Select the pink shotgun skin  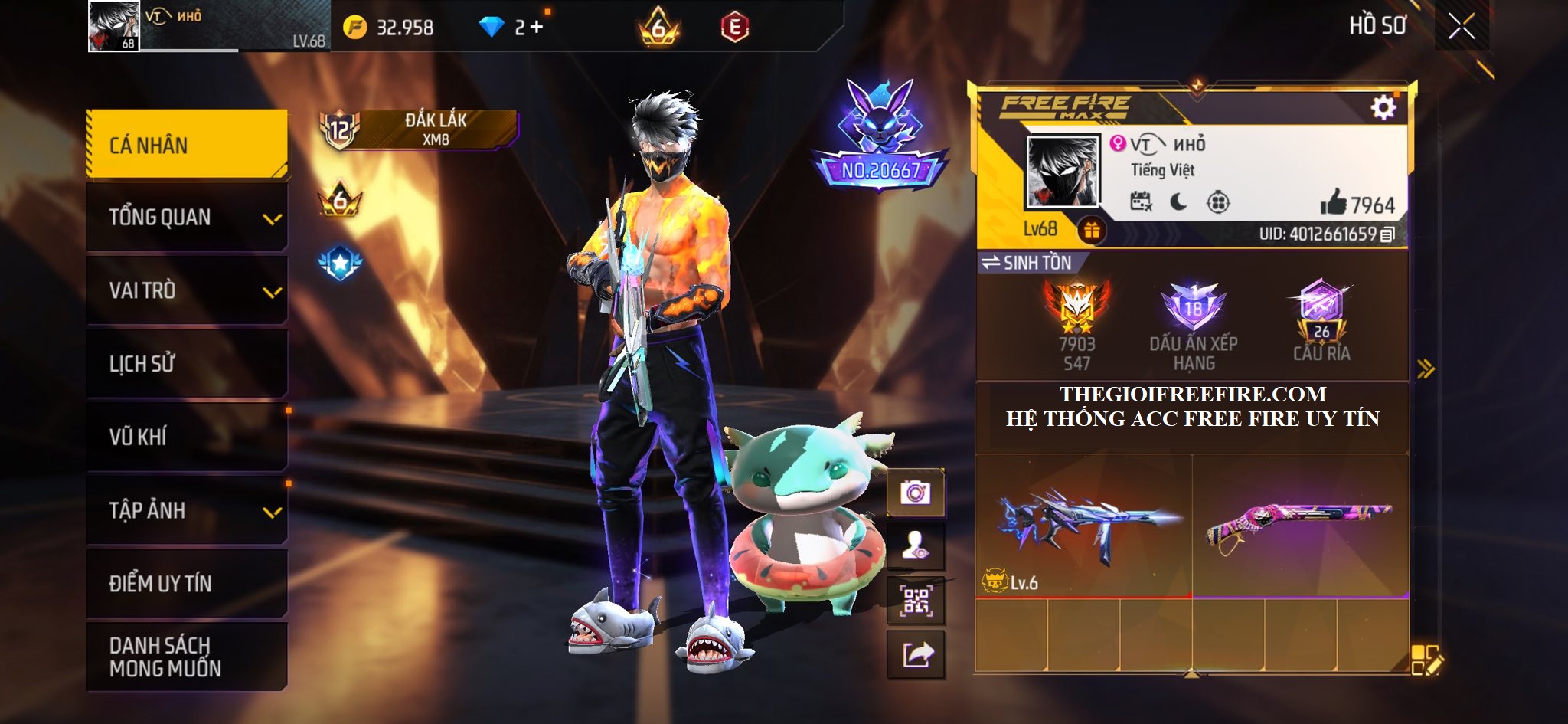pyautogui.click(x=1300, y=525)
